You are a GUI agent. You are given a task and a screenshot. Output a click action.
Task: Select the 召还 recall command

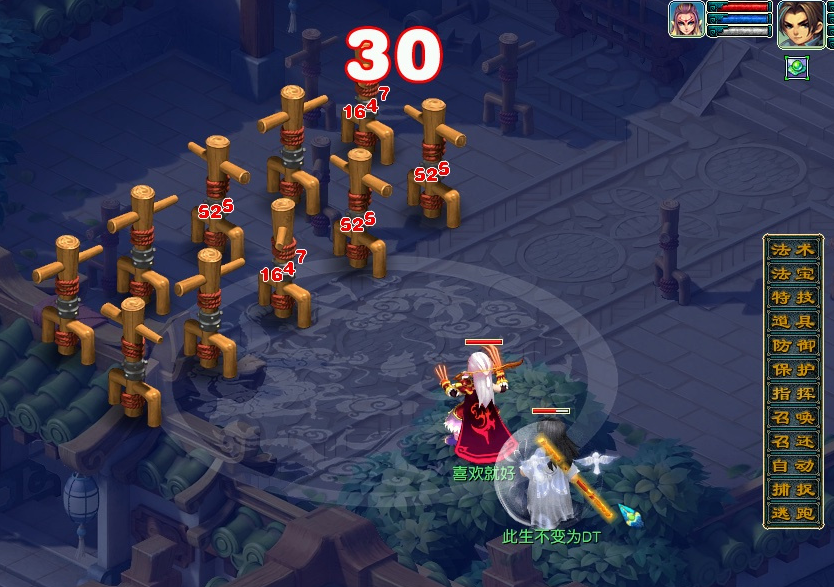[x=793, y=441]
